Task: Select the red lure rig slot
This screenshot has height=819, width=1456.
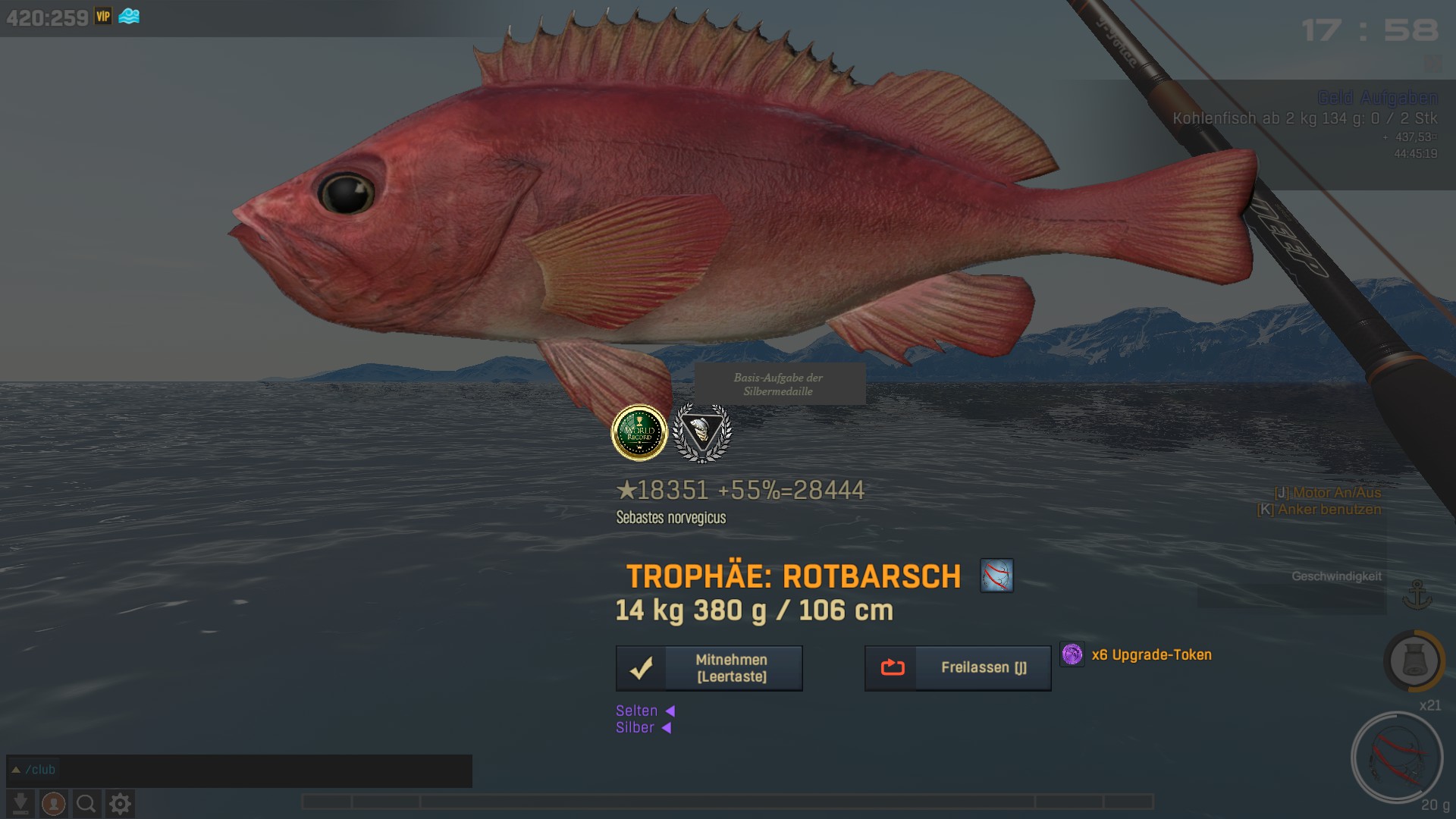Action: click(x=1397, y=758)
